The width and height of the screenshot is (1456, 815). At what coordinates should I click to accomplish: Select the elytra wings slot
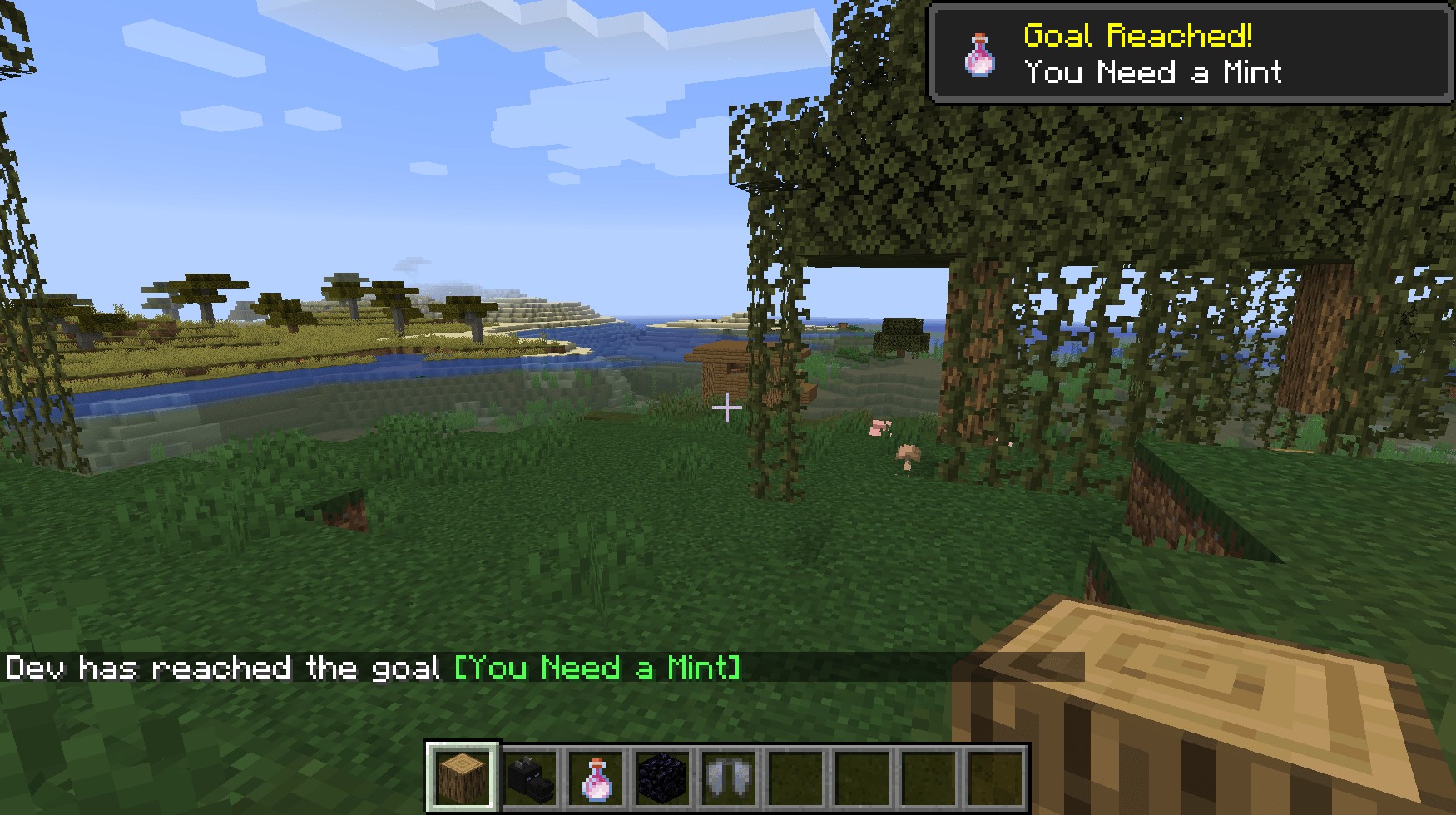(x=729, y=778)
